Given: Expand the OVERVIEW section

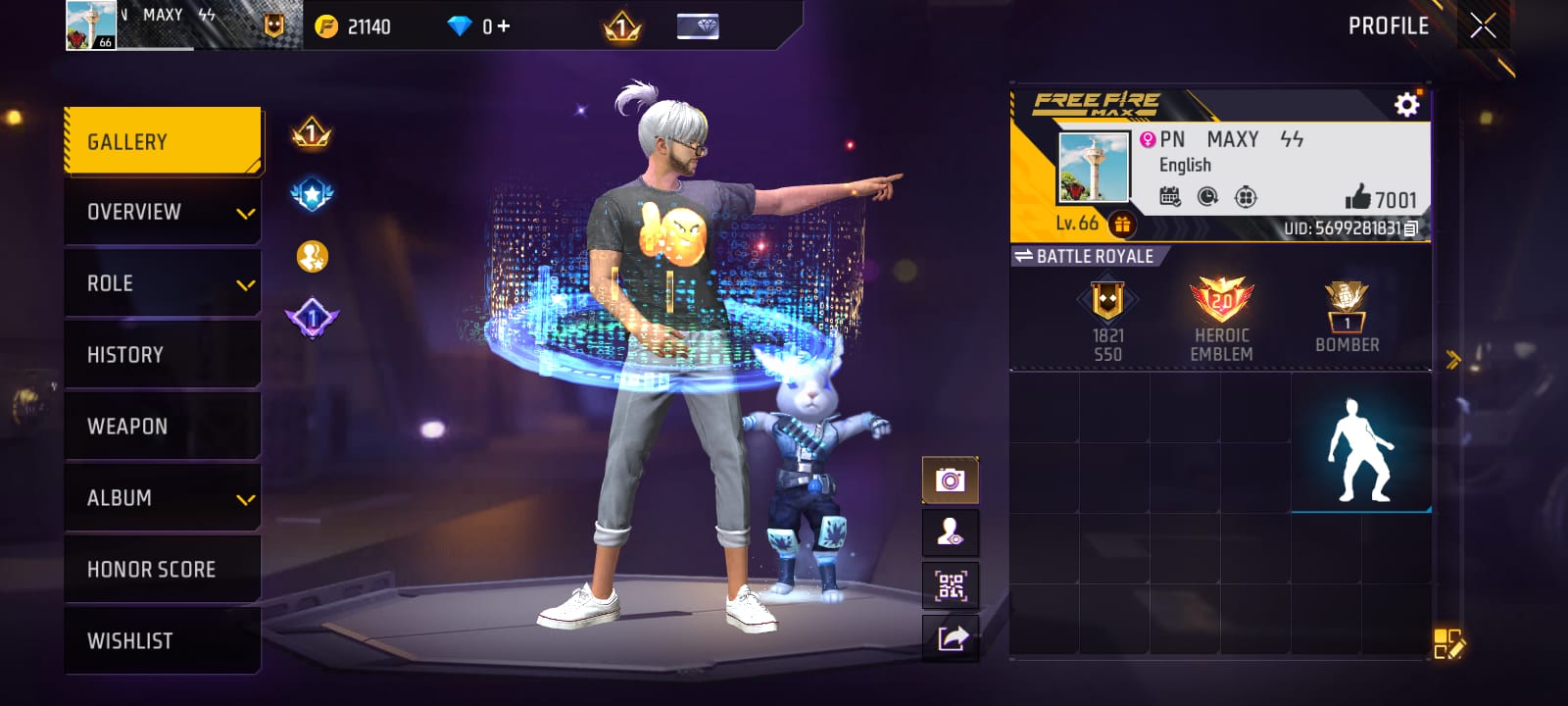Looking at the screenshot, I should pyautogui.click(x=162, y=211).
